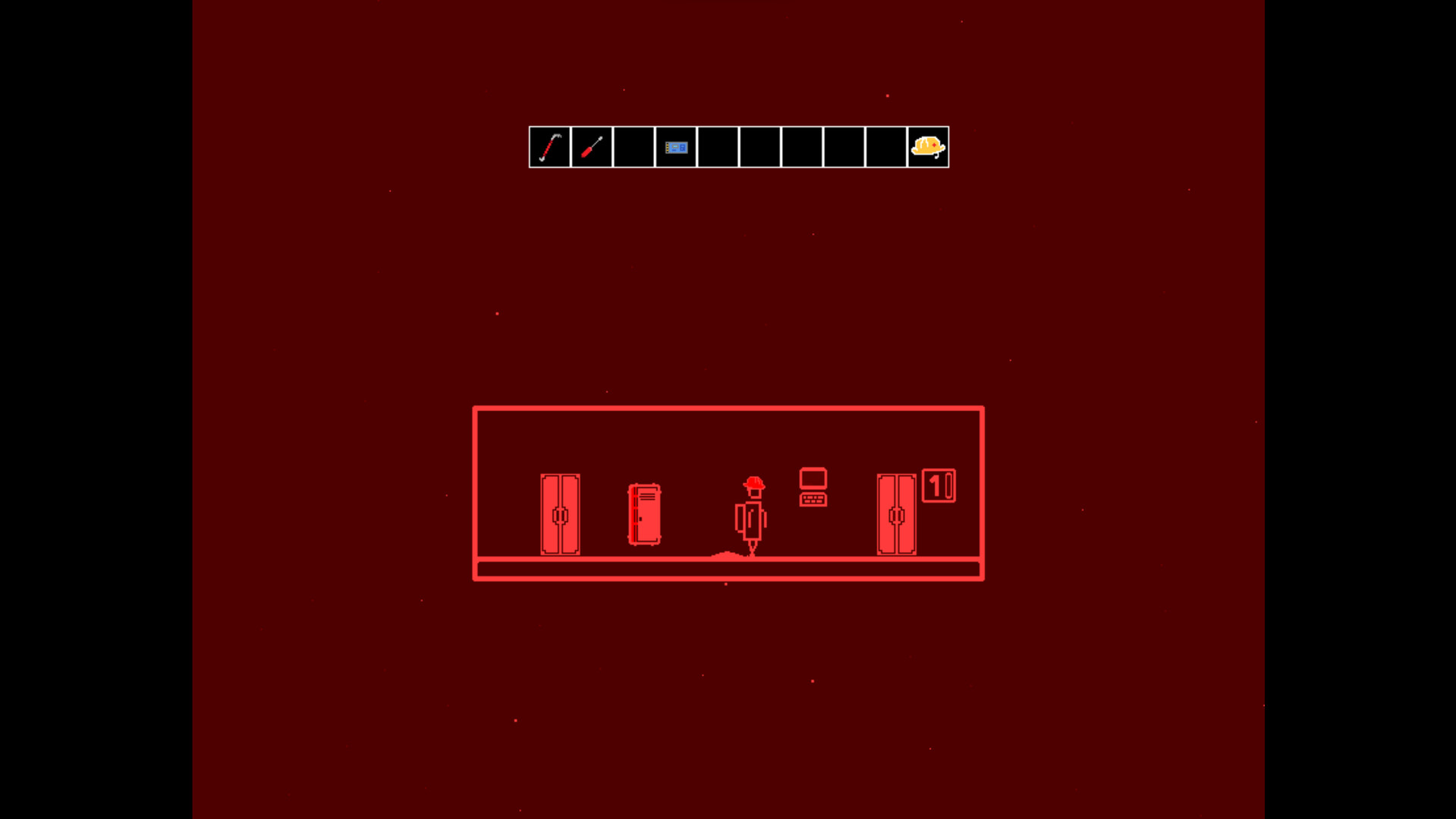This screenshot has height=819, width=1456.
Task: Open the red locker
Action: [x=644, y=516]
